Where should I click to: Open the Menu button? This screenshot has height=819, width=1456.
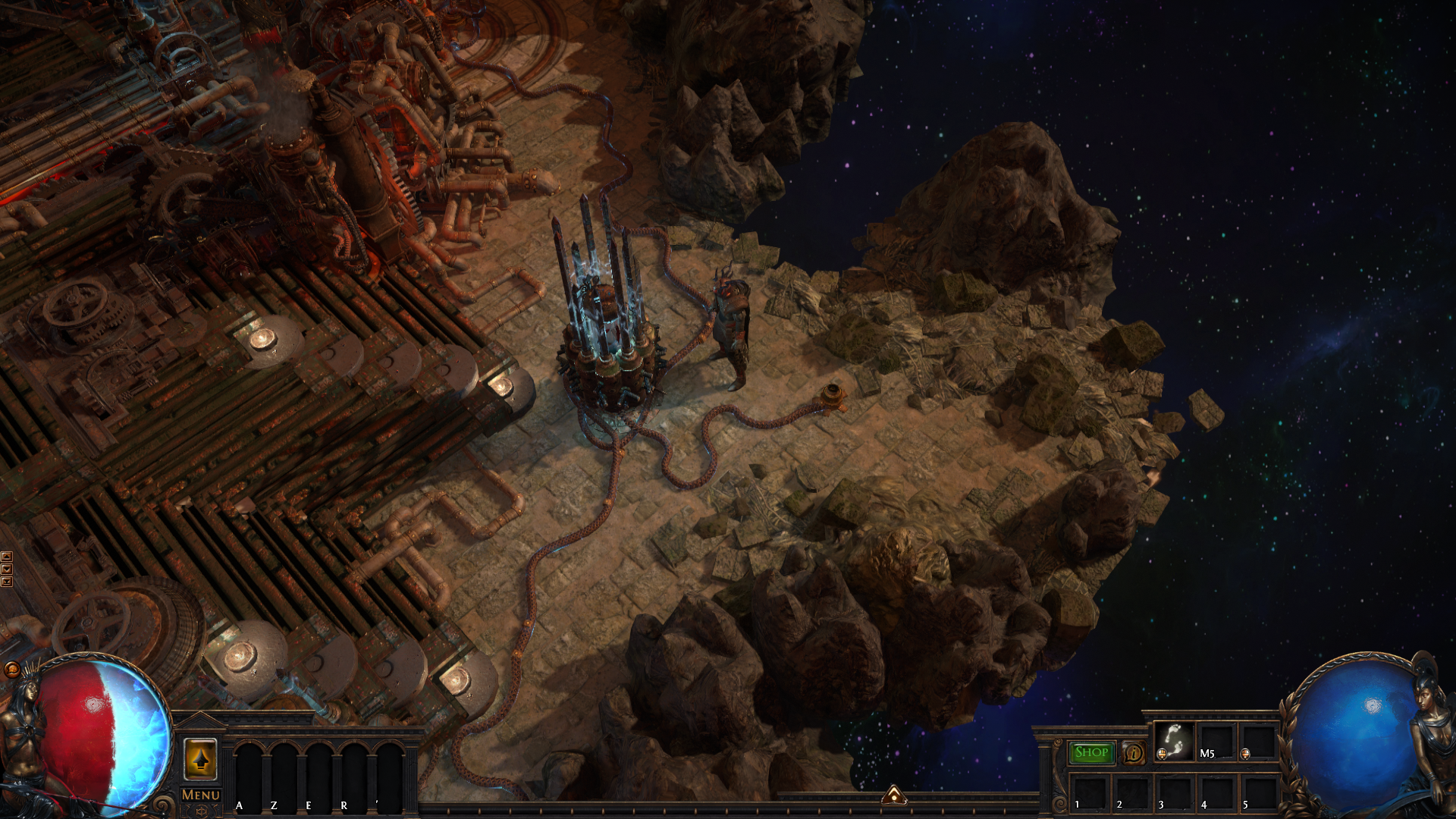point(200,795)
